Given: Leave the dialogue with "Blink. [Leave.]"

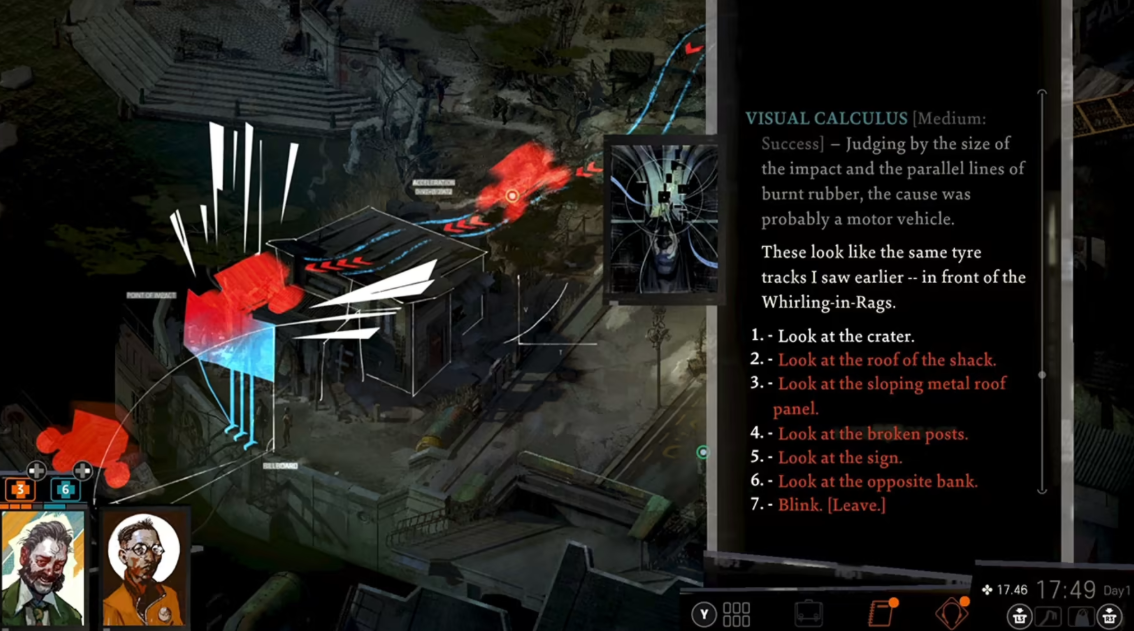Looking at the screenshot, I should 831,506.
